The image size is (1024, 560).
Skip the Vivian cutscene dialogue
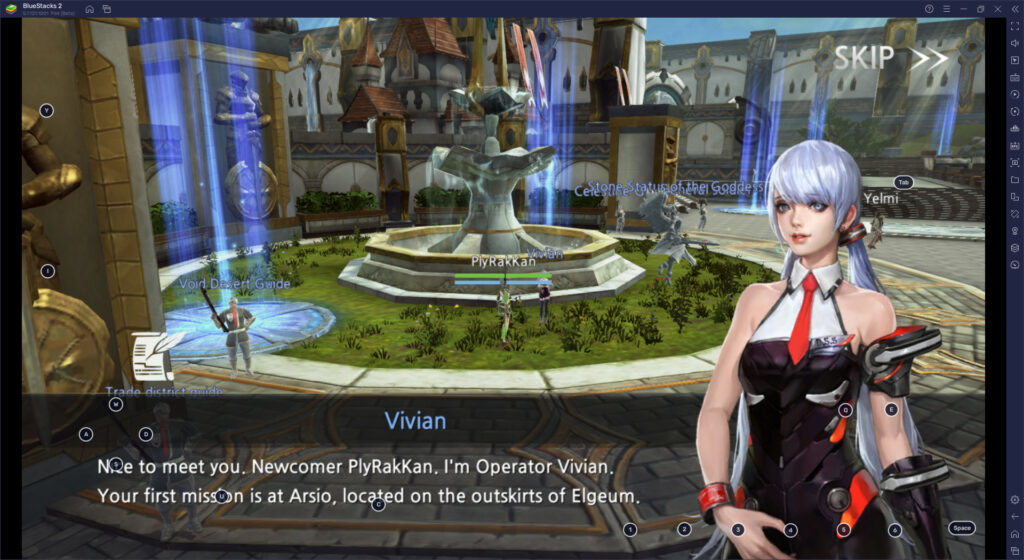890,58
